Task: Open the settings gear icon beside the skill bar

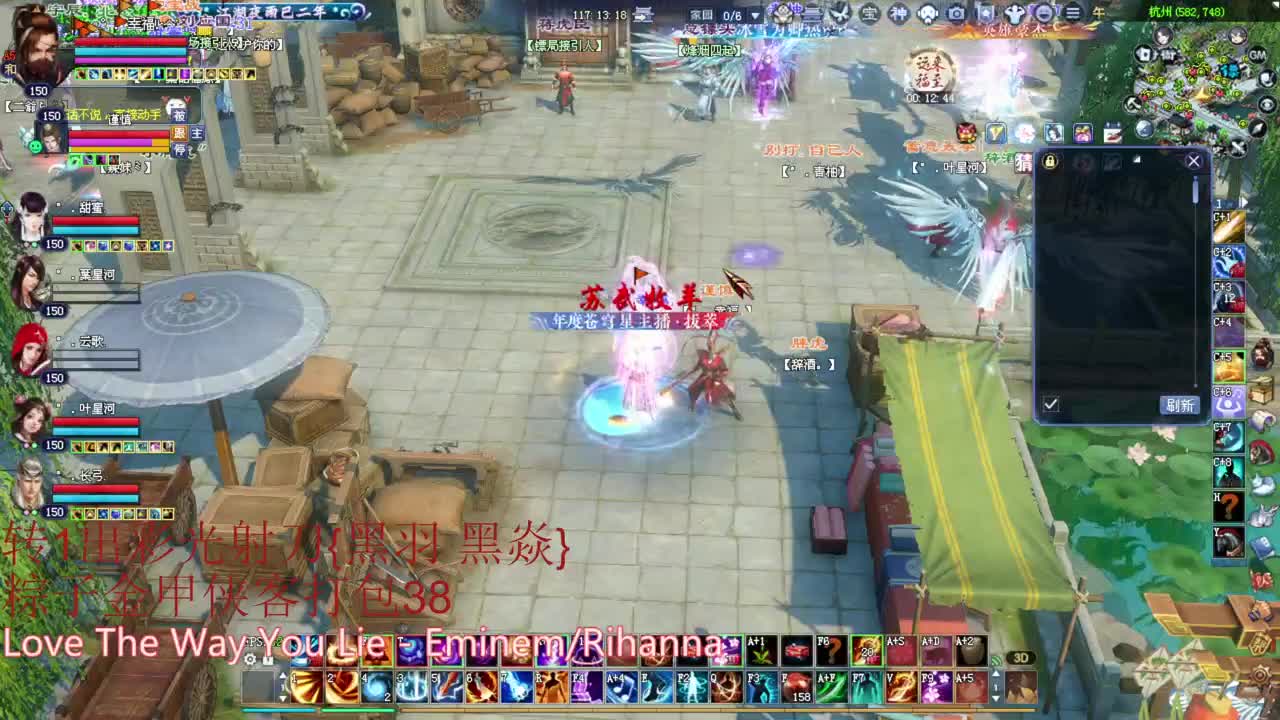Action: [x=251, y=658]
